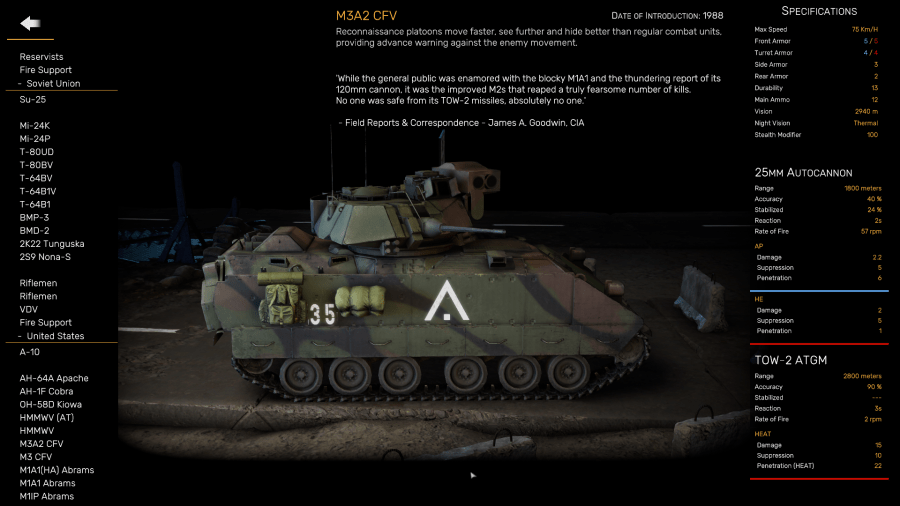Select the Su-25 unit entry
Screen dimensions: 900x506
coord(34,99)
